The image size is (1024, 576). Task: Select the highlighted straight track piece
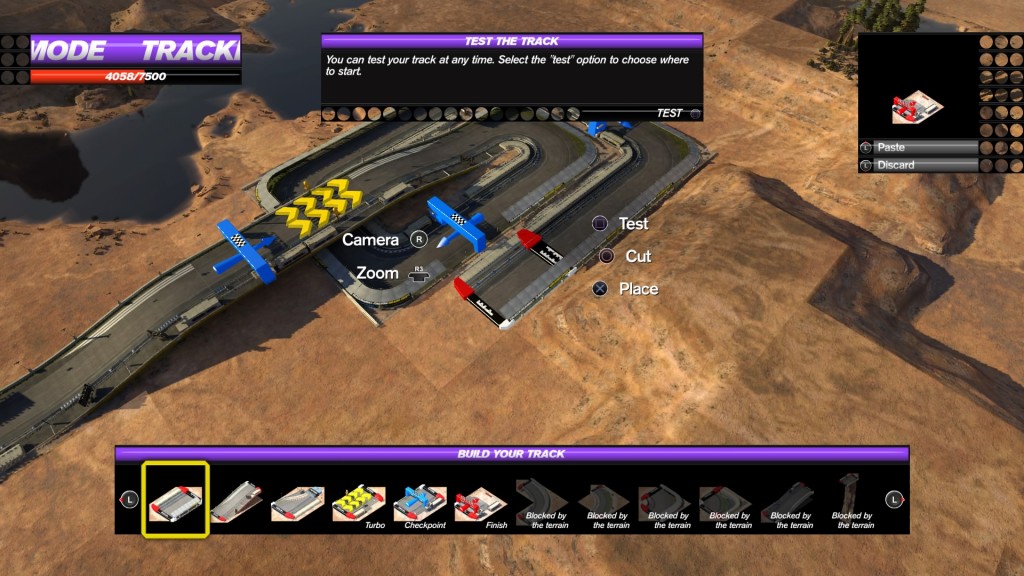point(176,499)
